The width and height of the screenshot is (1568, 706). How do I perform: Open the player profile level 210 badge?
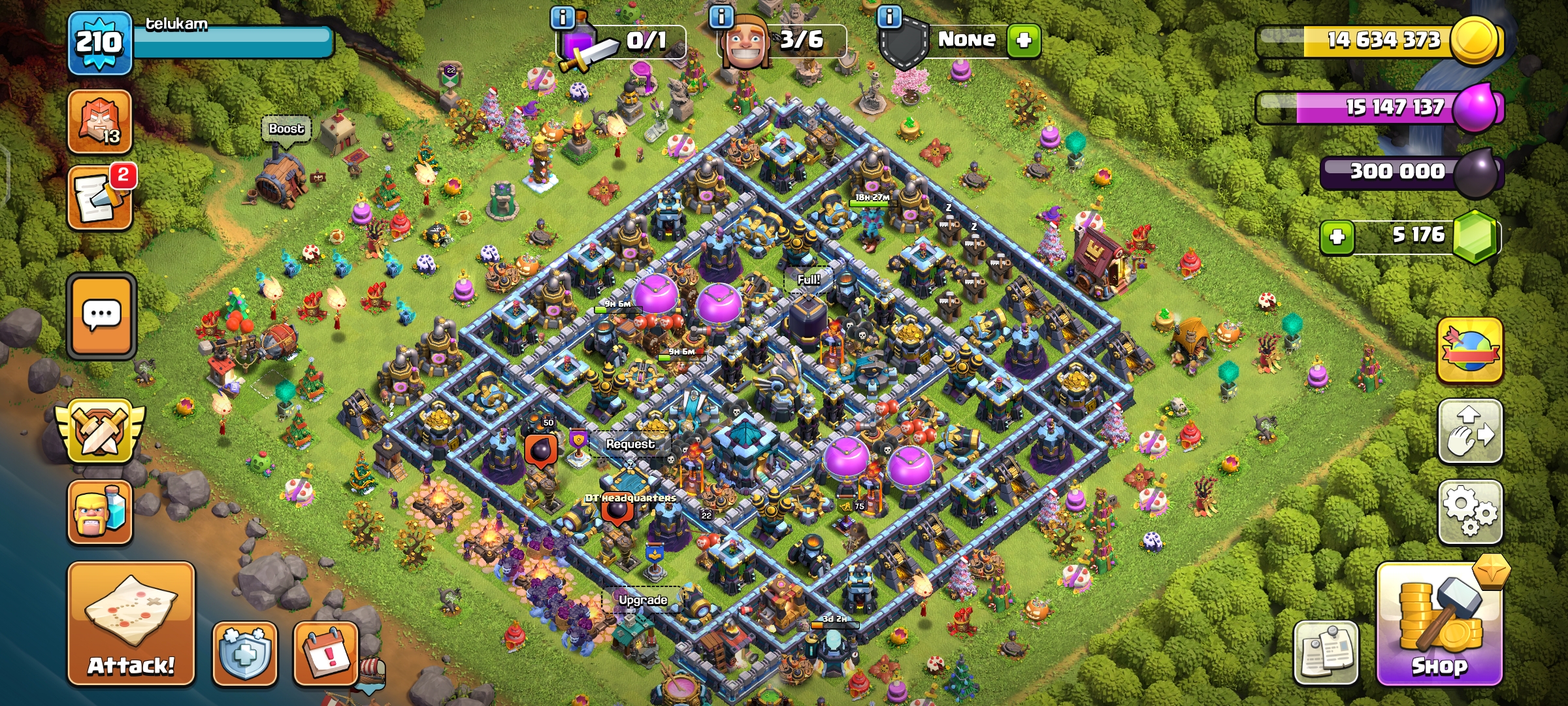(99, 43)
